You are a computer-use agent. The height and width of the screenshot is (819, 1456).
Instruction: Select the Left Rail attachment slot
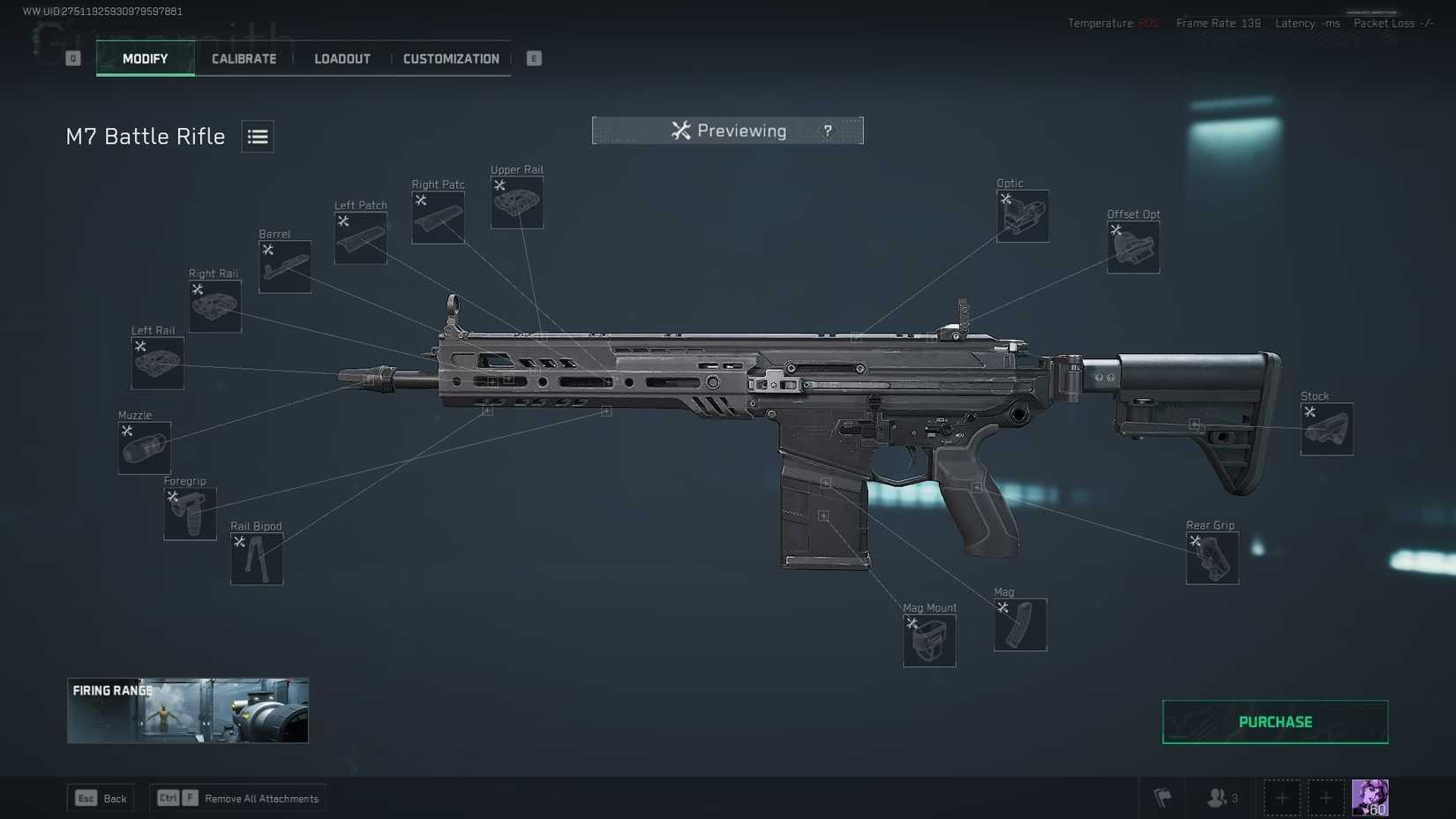tap(156, 363)
